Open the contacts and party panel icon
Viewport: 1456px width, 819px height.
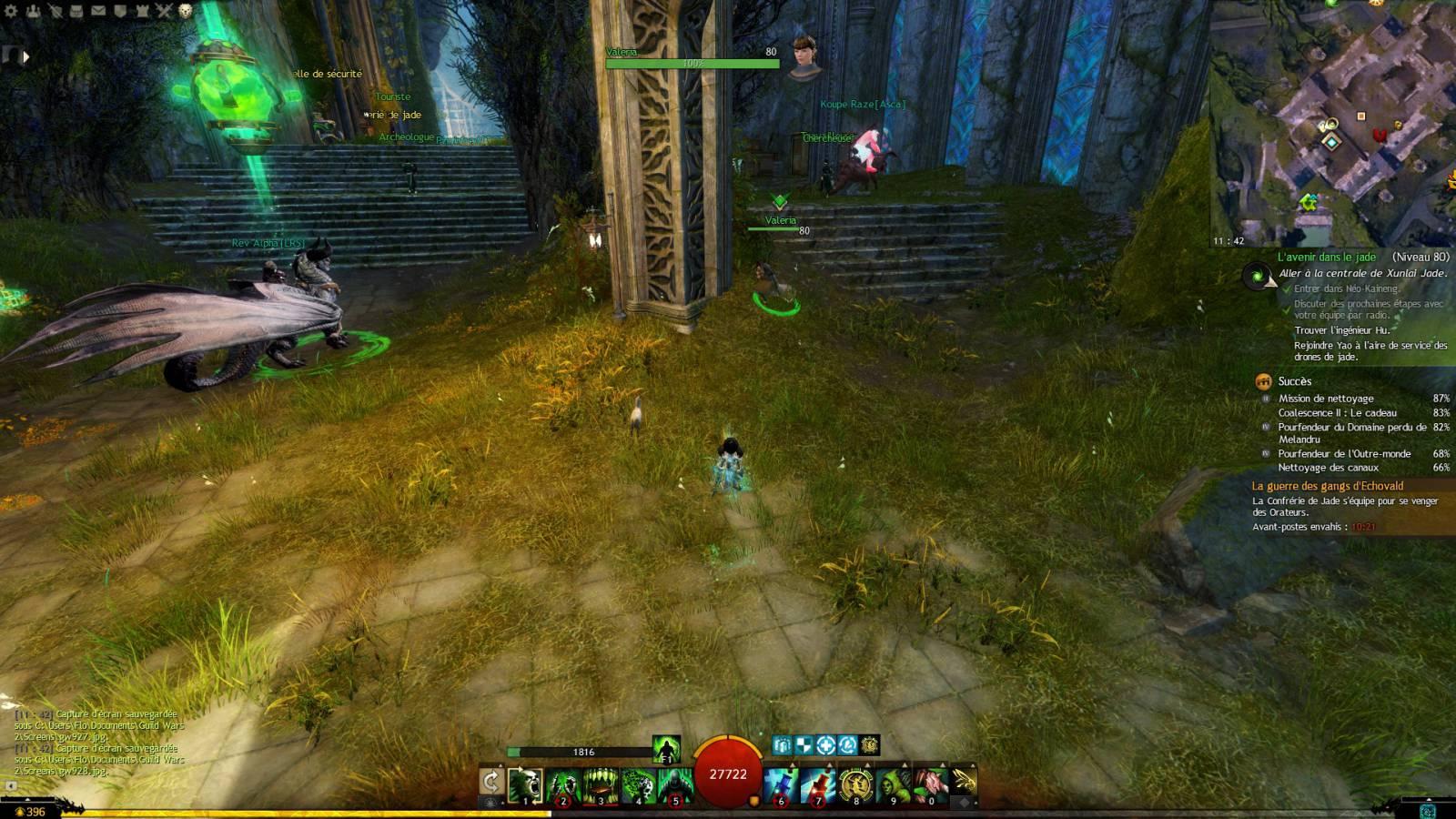pyautogui.click(x=35, y=12)
